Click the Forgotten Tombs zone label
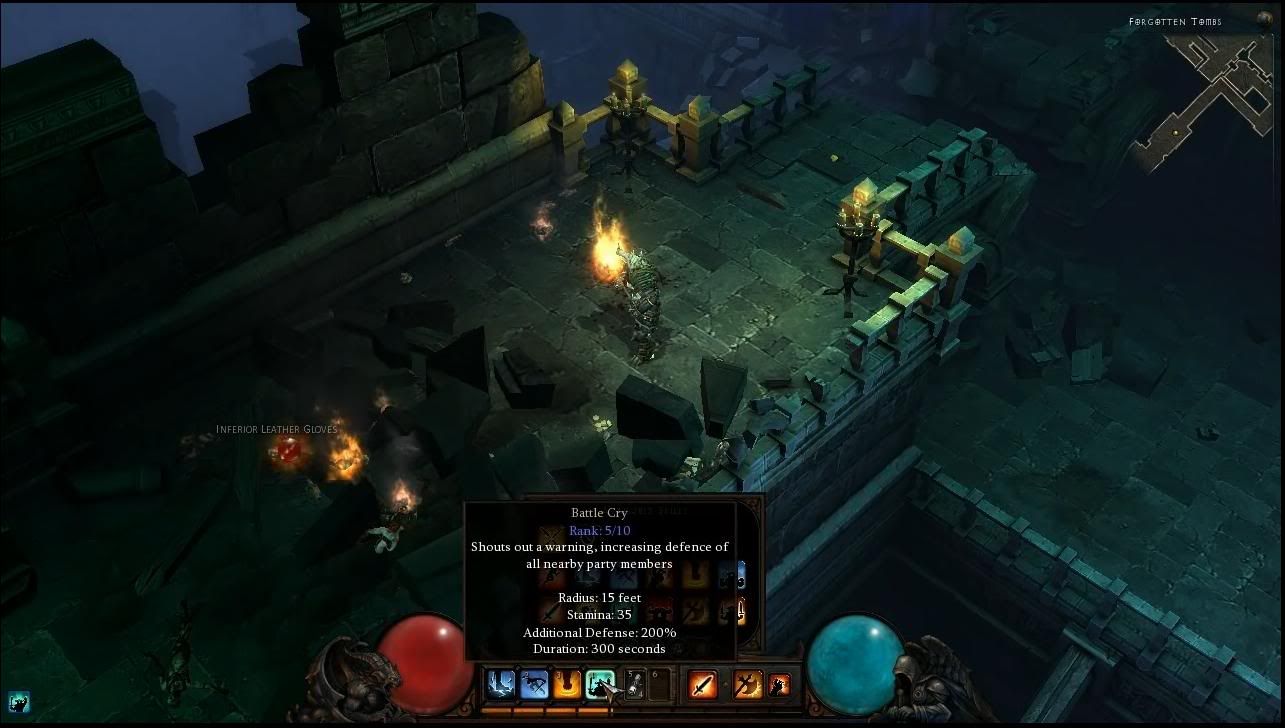1285x728 pixels. coord(1176,21)
